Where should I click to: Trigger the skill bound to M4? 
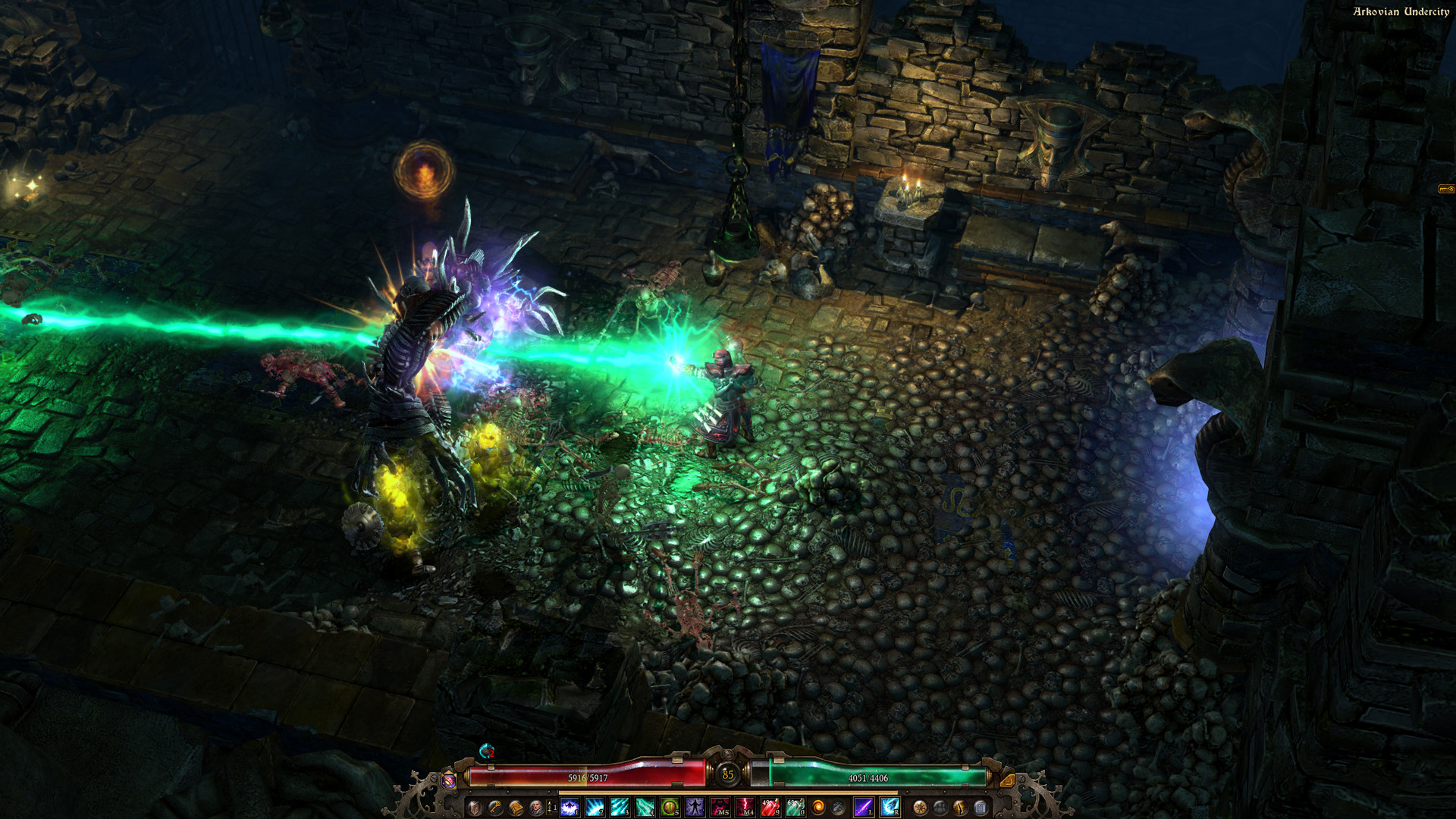745,806
